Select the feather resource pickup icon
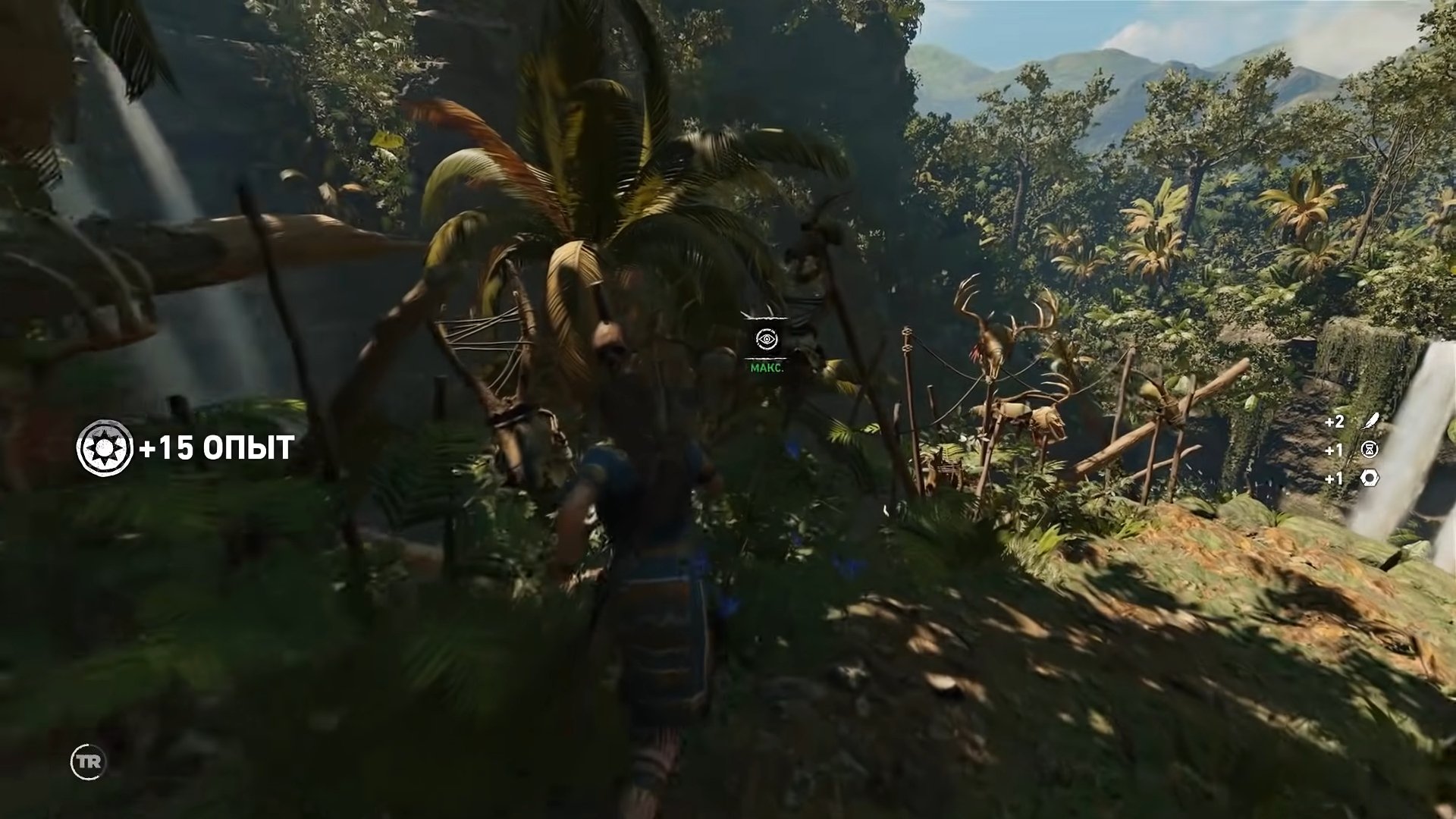The image size is (1456, 819). pos(1370,422)
